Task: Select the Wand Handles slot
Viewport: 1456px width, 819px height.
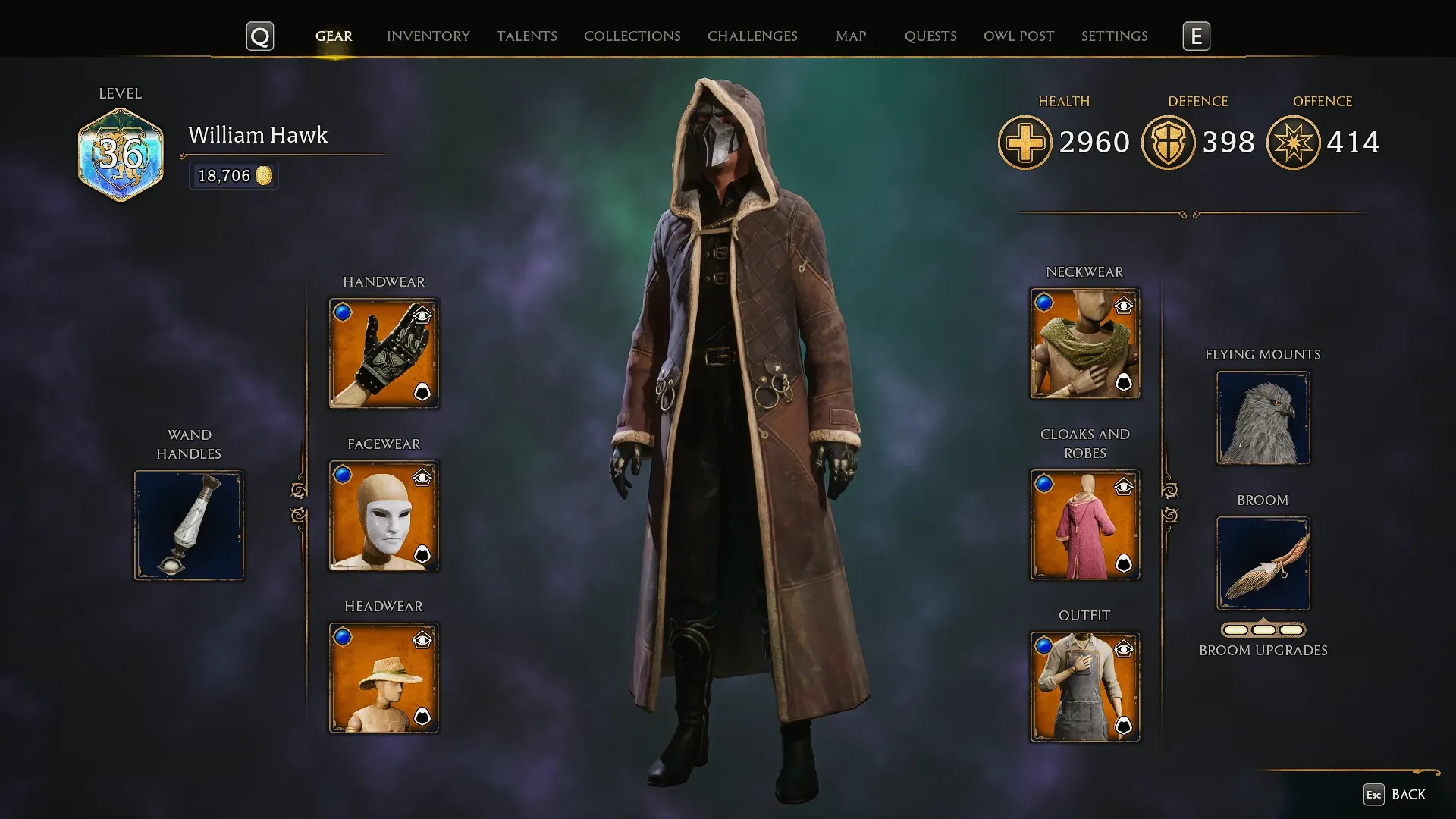Action: tap(189, 524)
